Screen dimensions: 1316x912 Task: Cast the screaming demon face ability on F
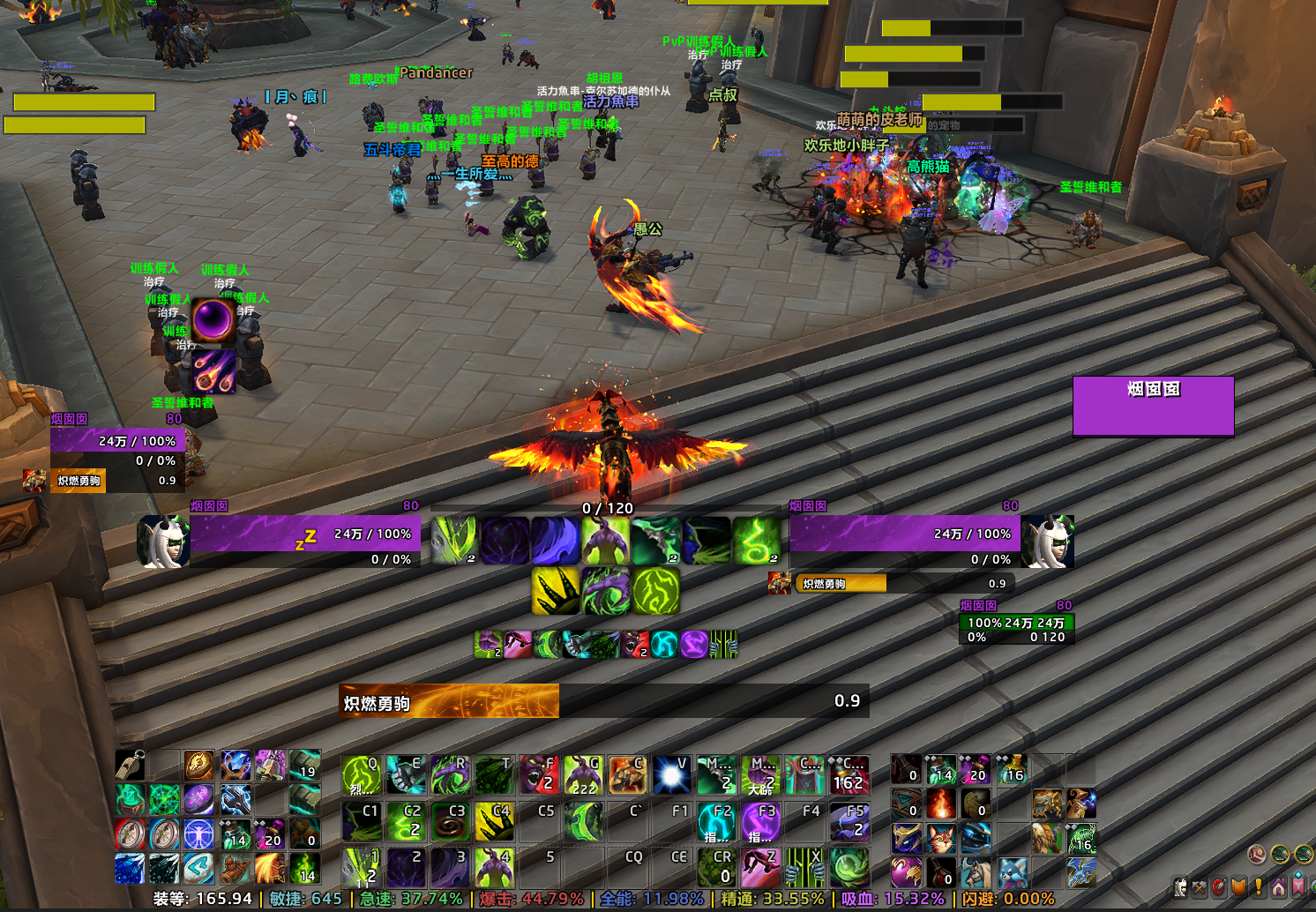[x=539, y=775]
